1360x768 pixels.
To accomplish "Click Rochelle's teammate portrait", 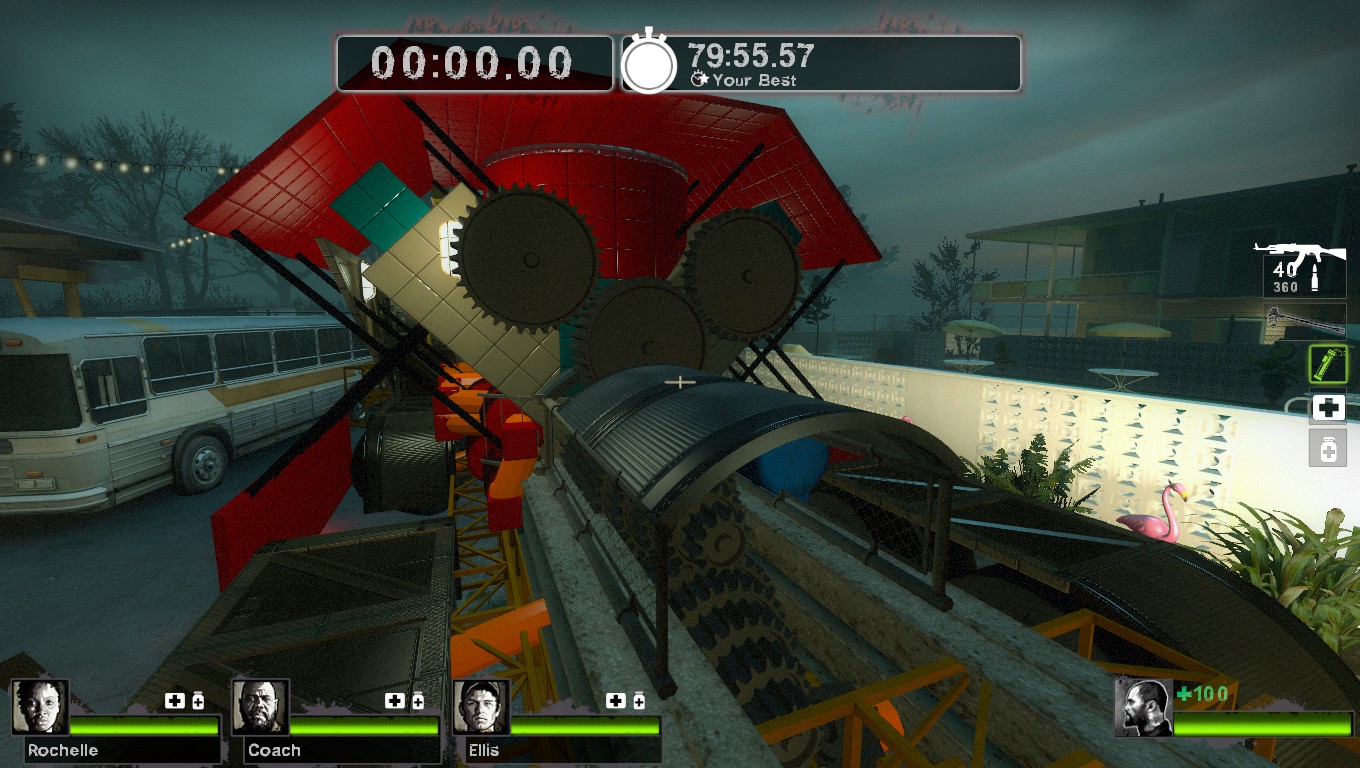I will click(x=40, y=707).
